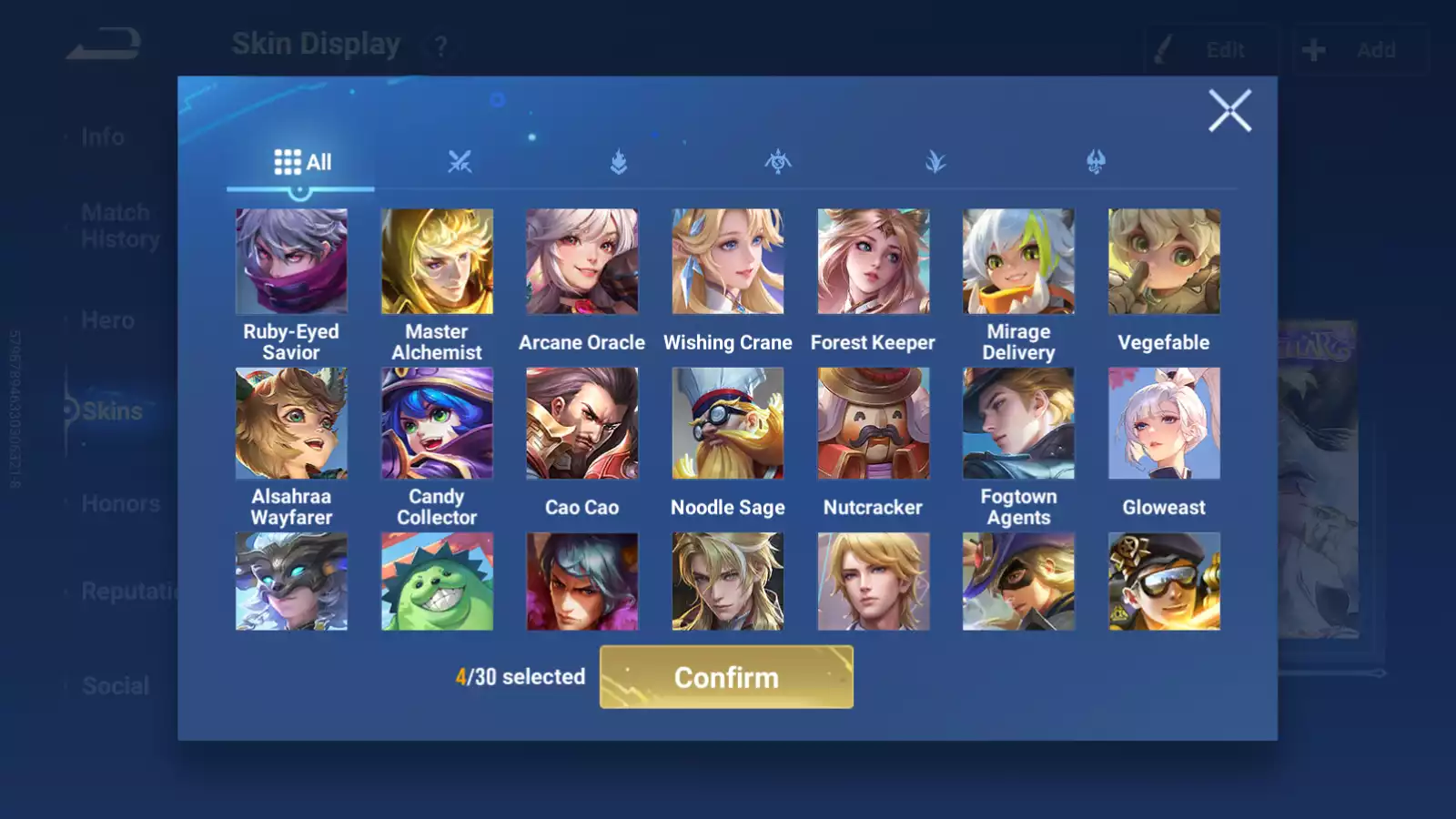1456x819 pixels.
Task: Choose the goggles and black cap skin
Action: tap(1164, 581)
